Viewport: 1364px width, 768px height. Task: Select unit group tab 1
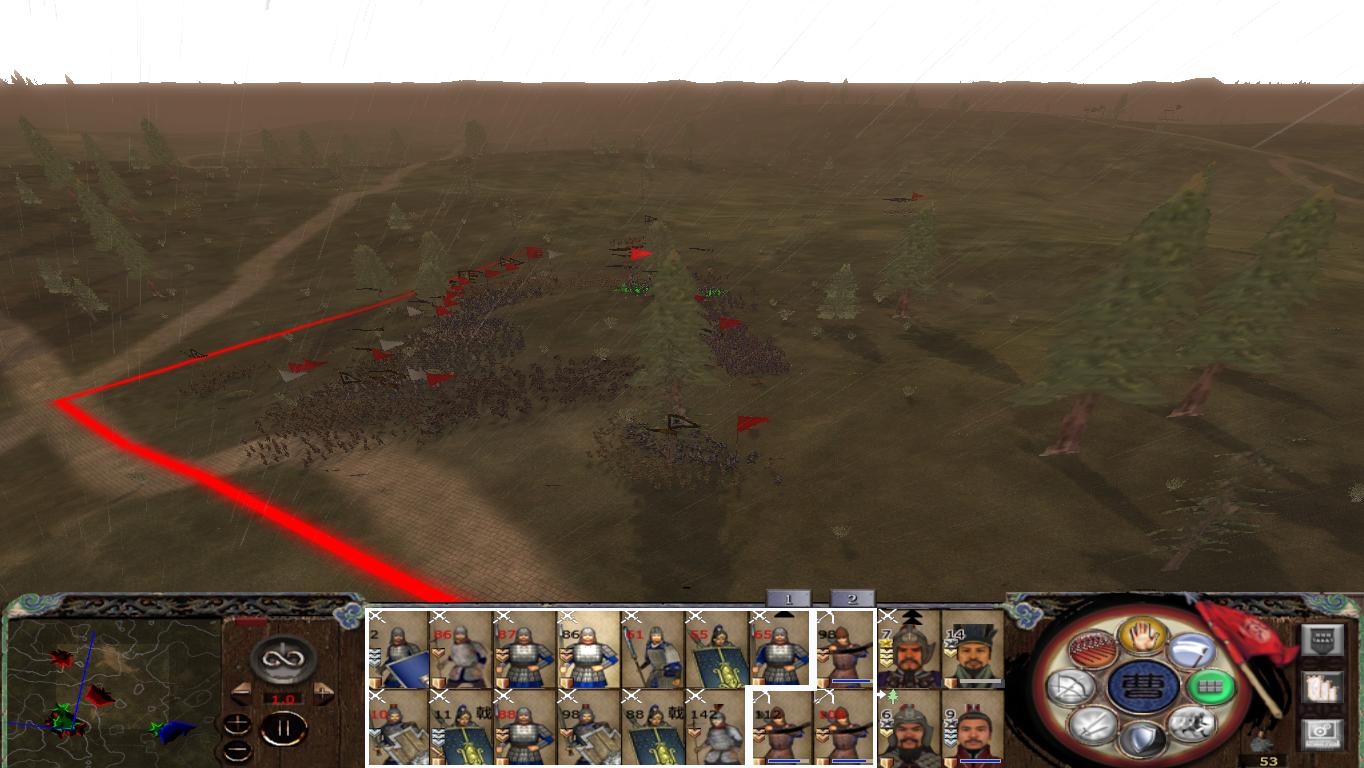788,598
